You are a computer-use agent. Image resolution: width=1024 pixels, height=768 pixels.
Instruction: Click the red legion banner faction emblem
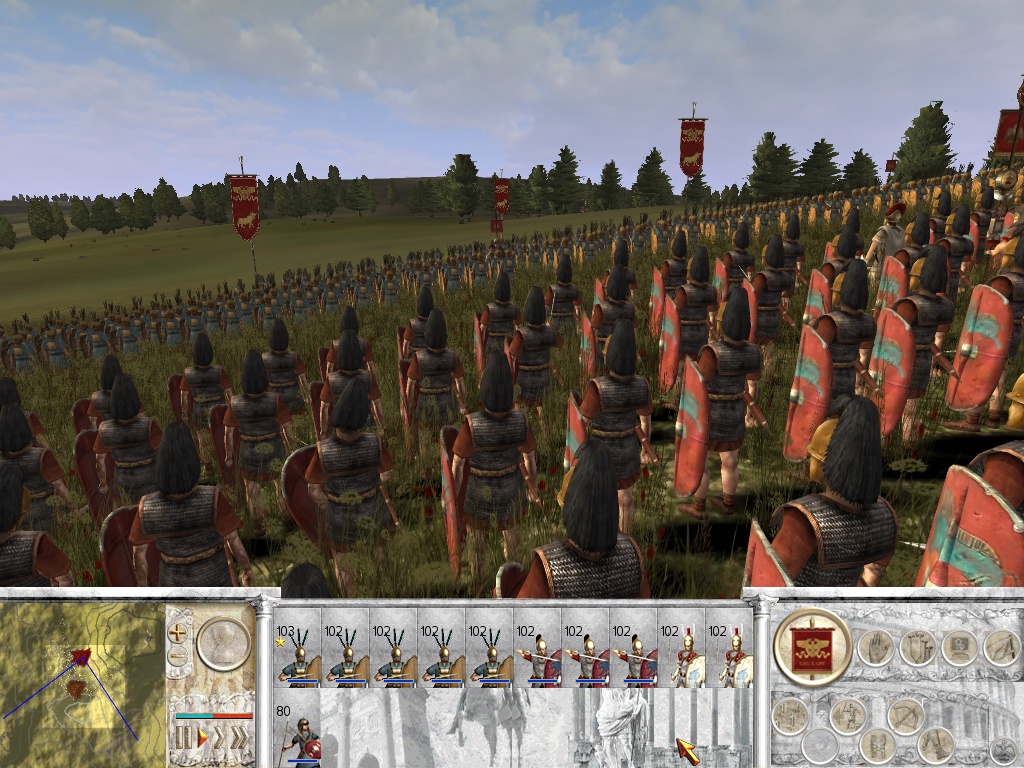pyautogui.click(x=811, y=648)
